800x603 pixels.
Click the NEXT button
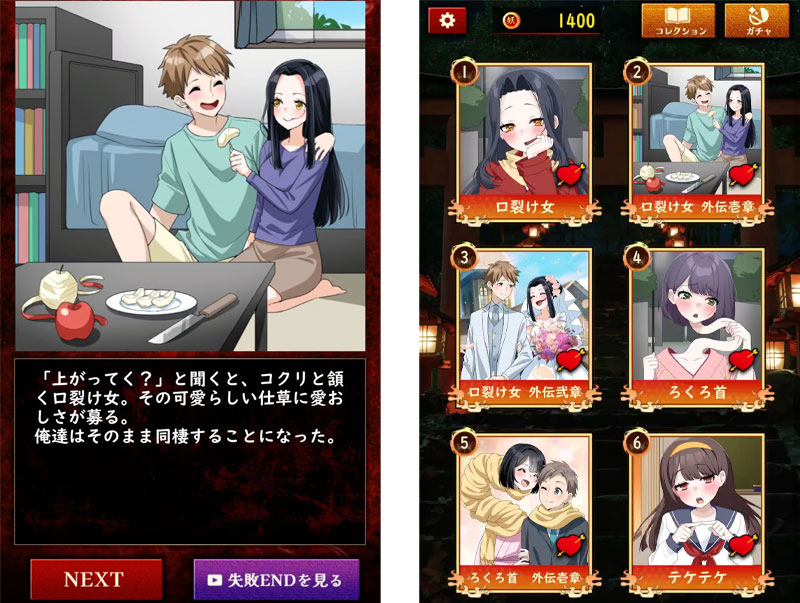click(x=95, y=579)
